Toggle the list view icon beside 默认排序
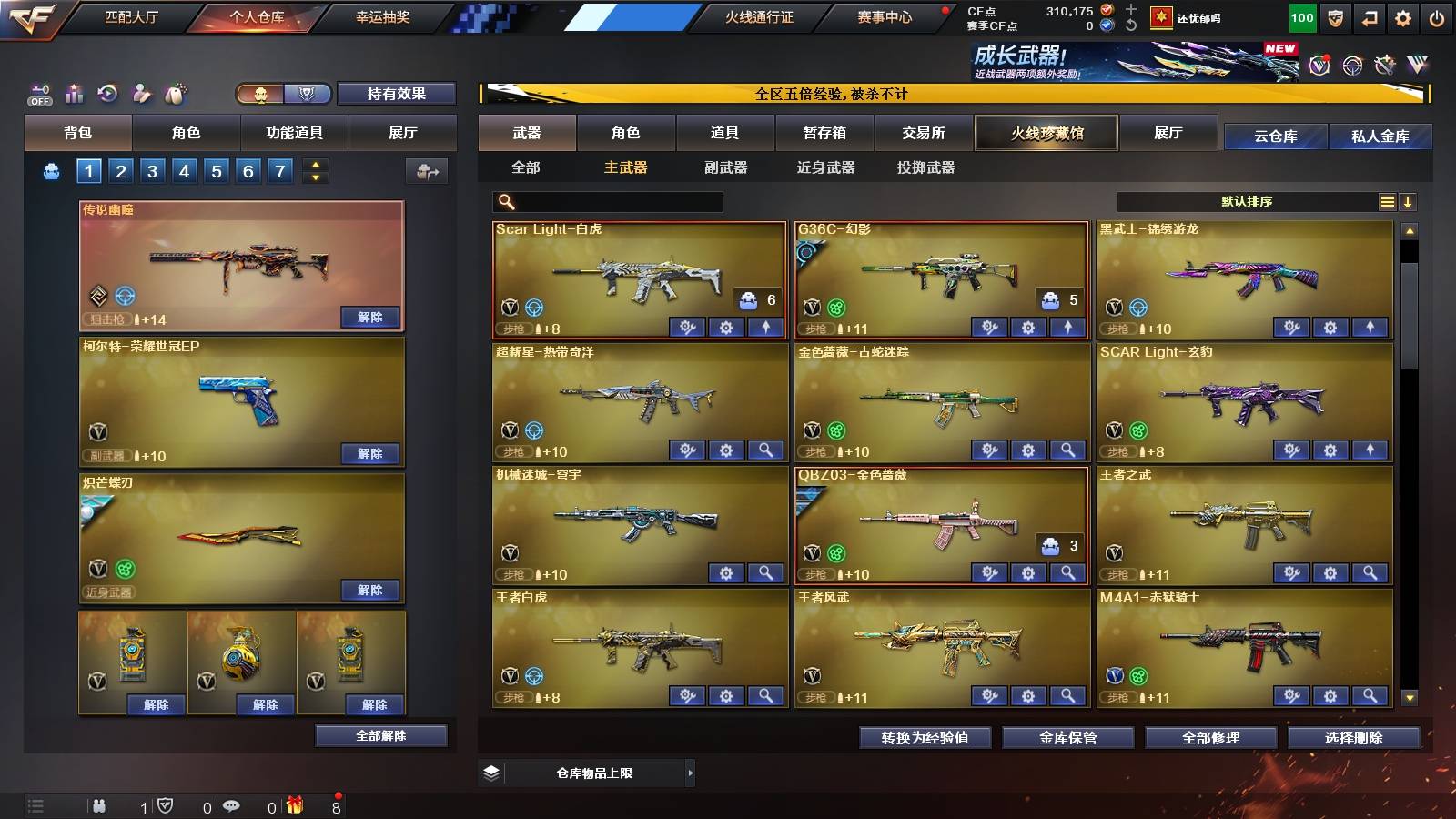 pos(1387,201)
